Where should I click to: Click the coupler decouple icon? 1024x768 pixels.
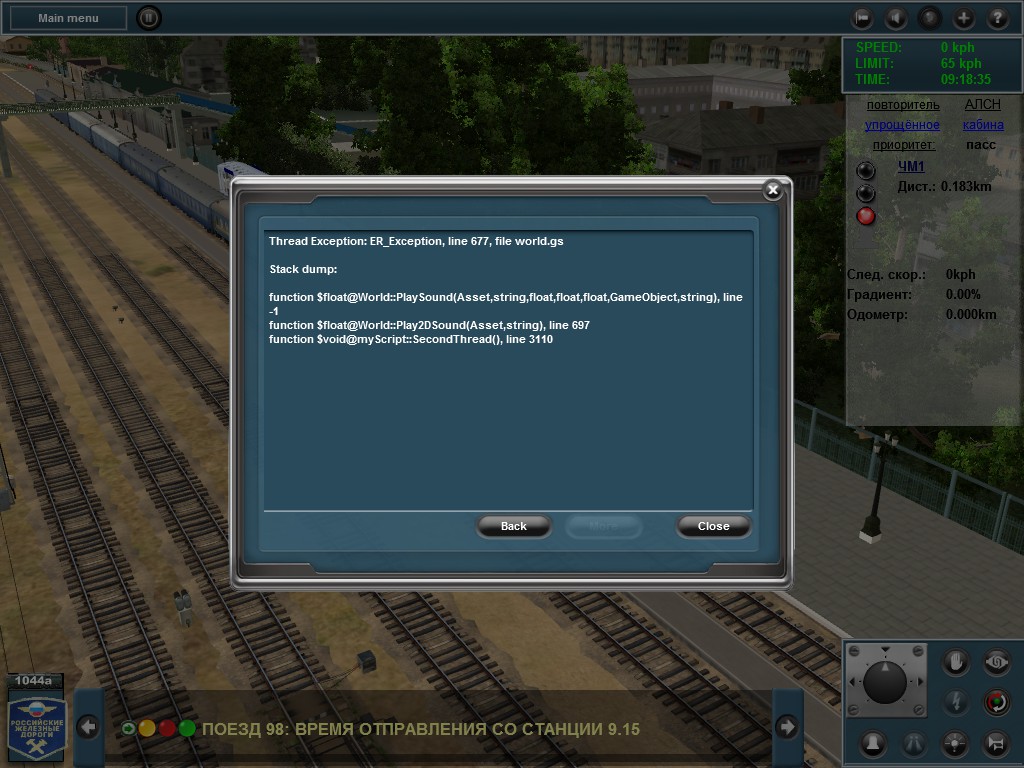point(996,743)
